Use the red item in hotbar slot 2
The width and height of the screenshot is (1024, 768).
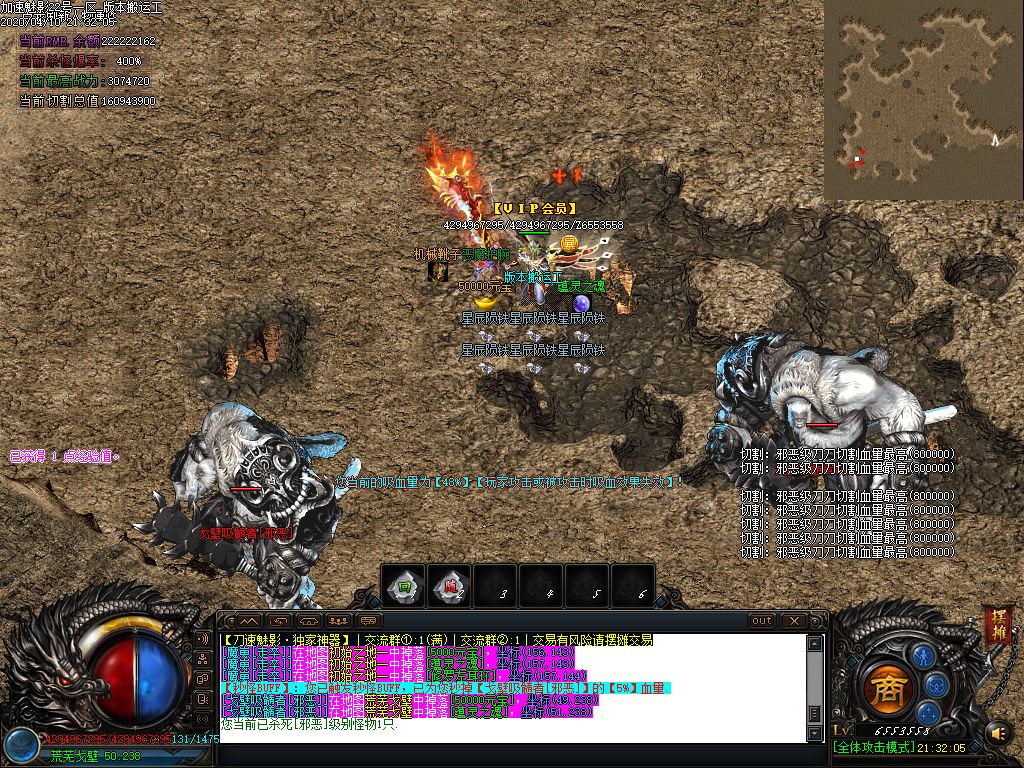(x=450, y=586)
